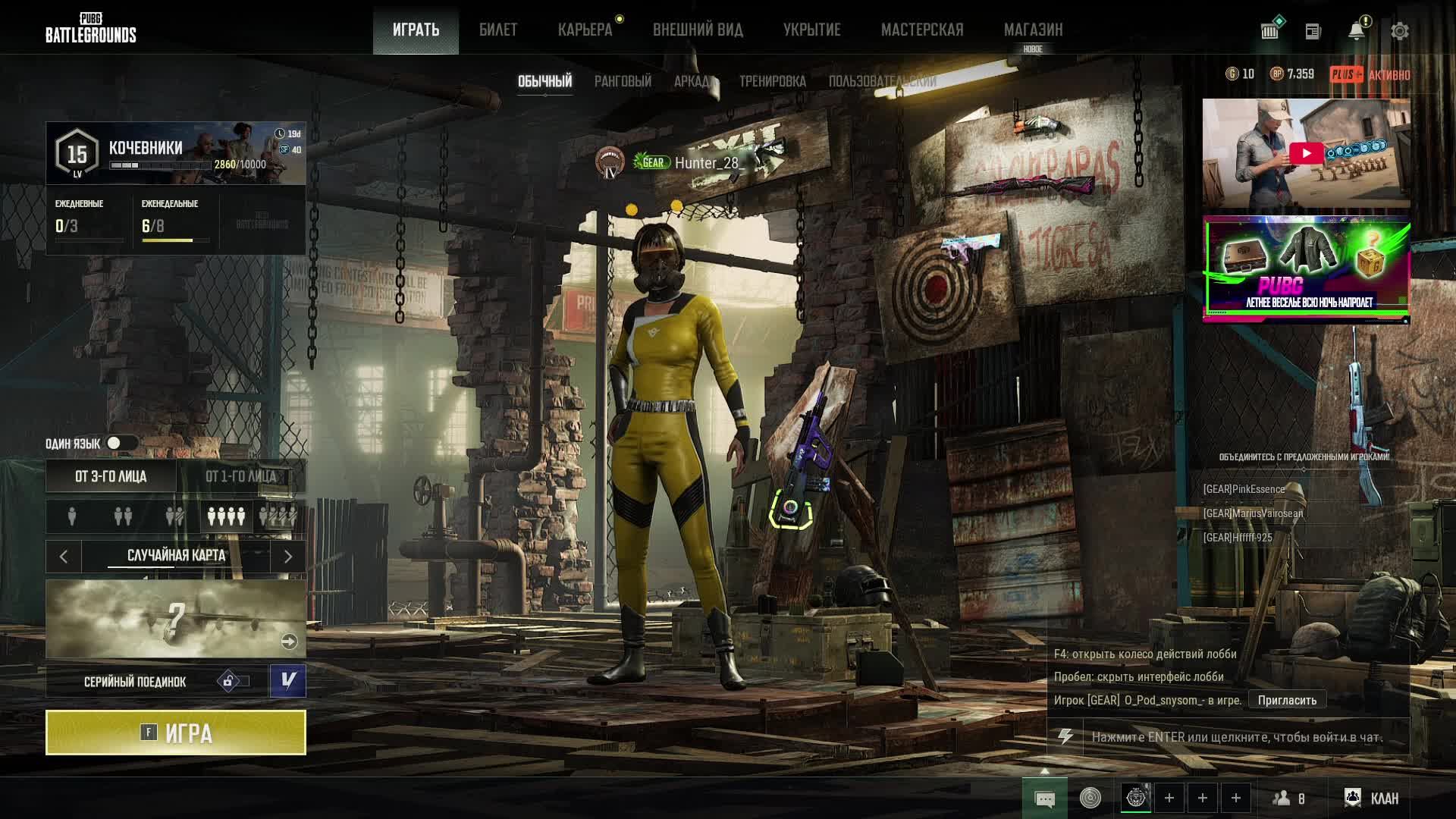Screen dimensions: 1456x819
Task: Cycle to the next map with right arrow
Action: pos(288,557)
